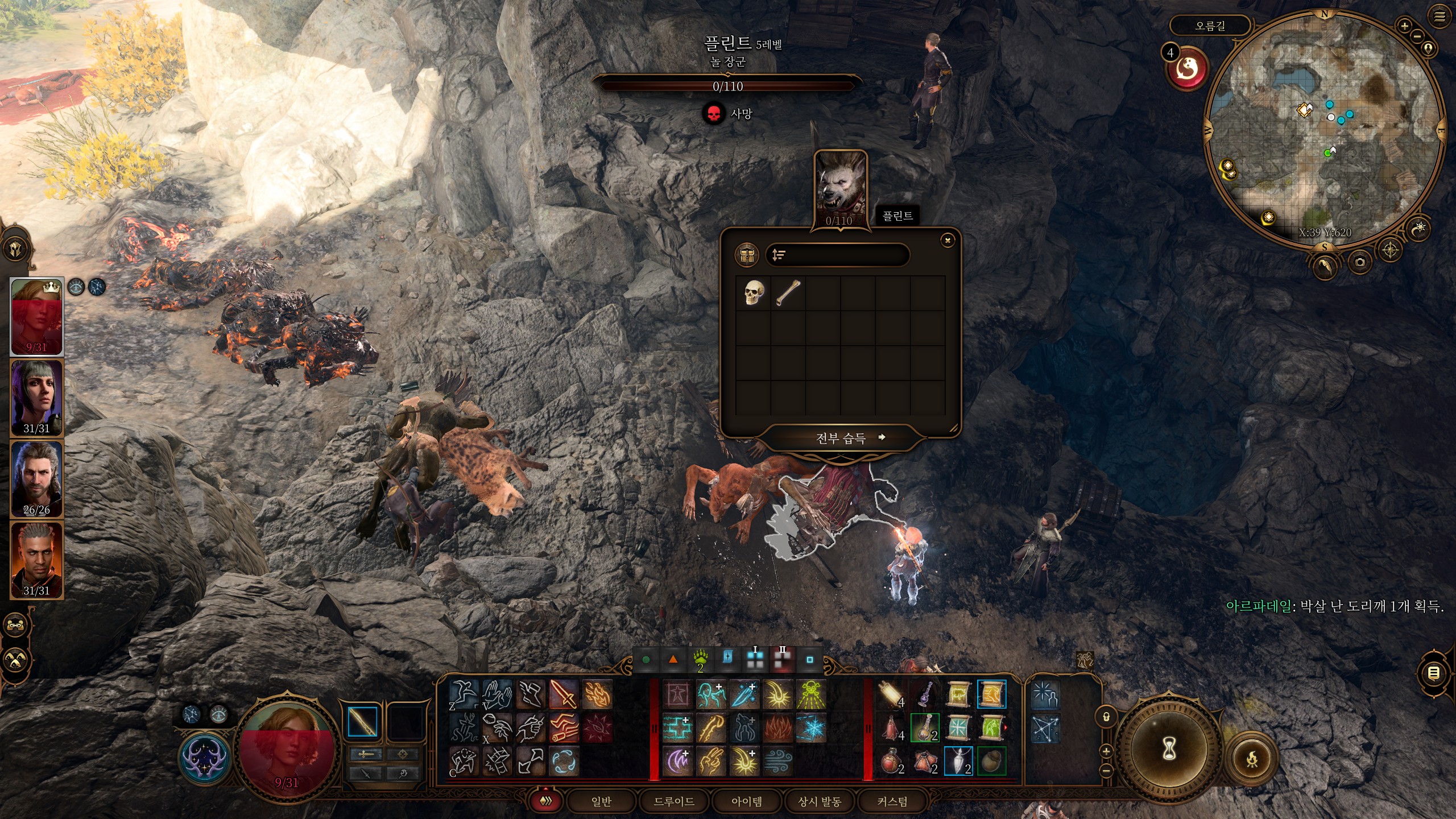This screenshot has height=819, width=1456.
Task: Open the combat log scroll button
Action: pos(1434,673)
